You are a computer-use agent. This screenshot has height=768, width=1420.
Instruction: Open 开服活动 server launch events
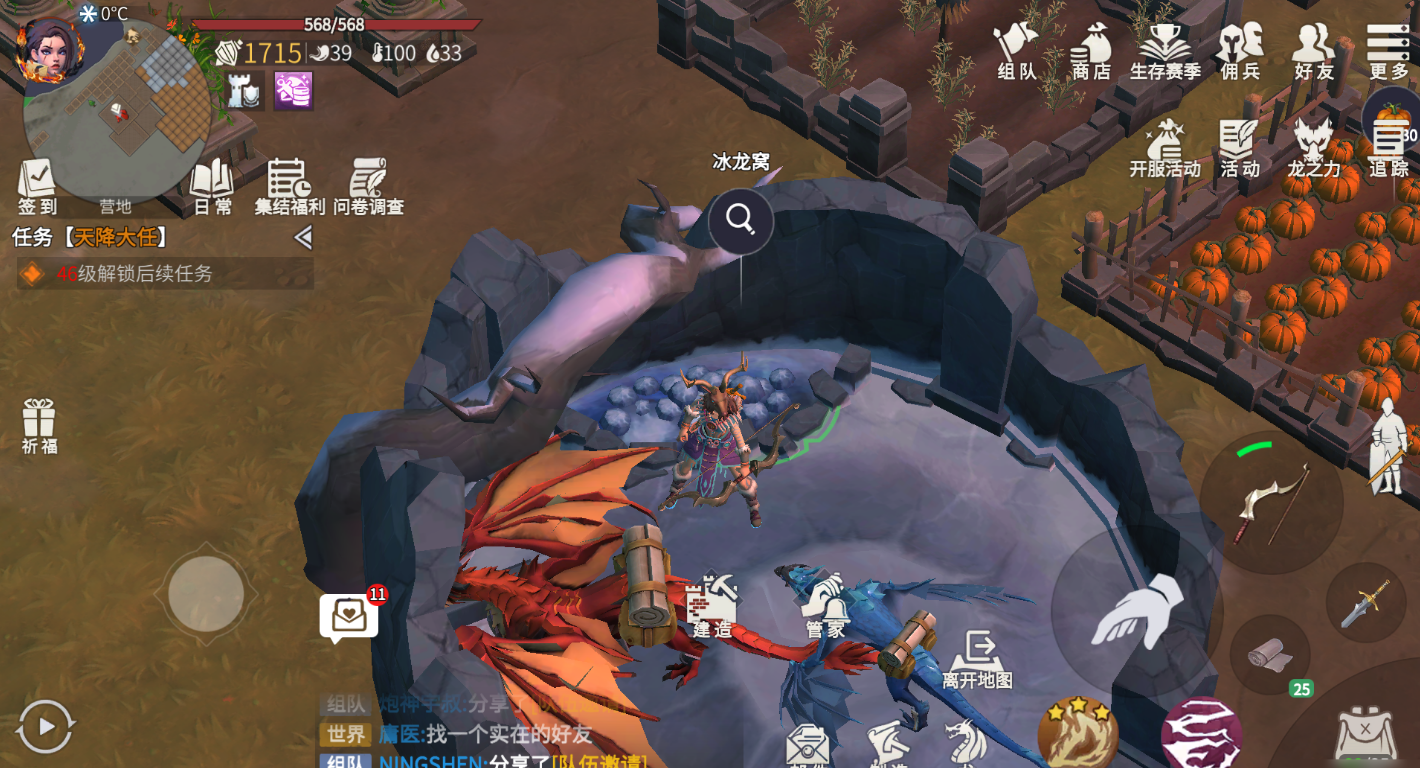click(x=1165, y=148)
